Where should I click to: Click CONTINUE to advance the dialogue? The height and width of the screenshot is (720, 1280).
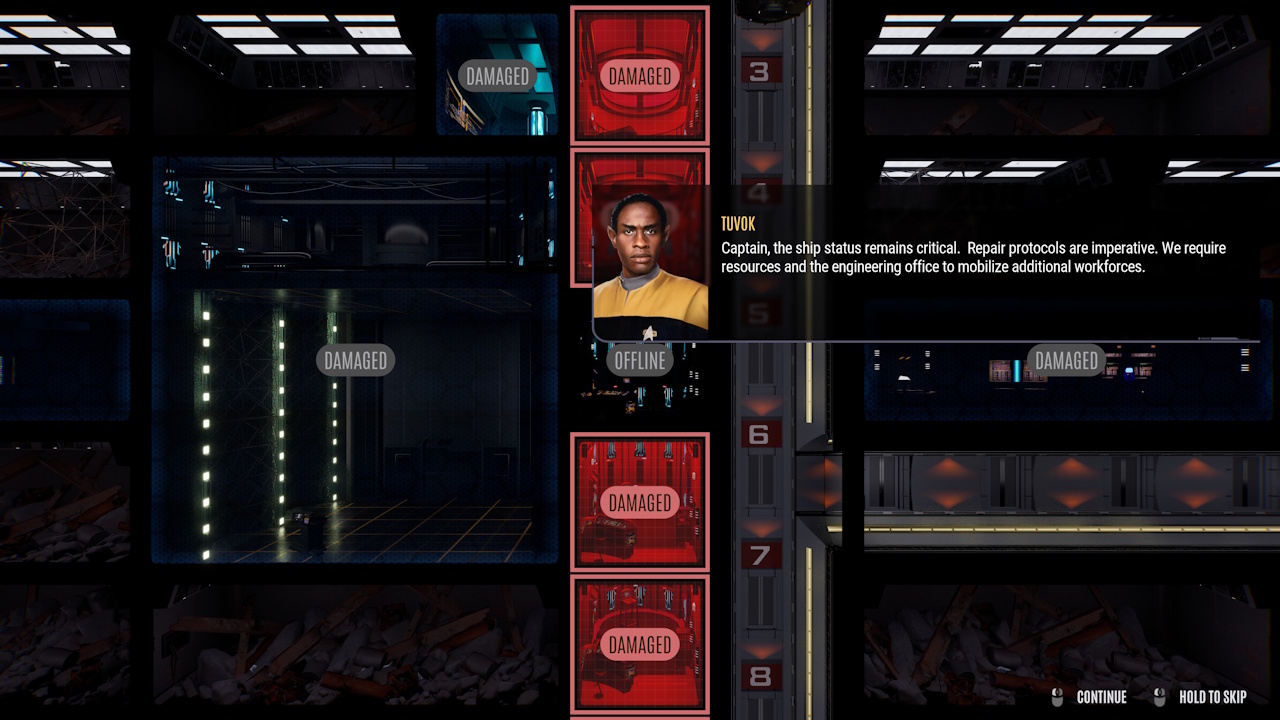tap(1103, 697)
